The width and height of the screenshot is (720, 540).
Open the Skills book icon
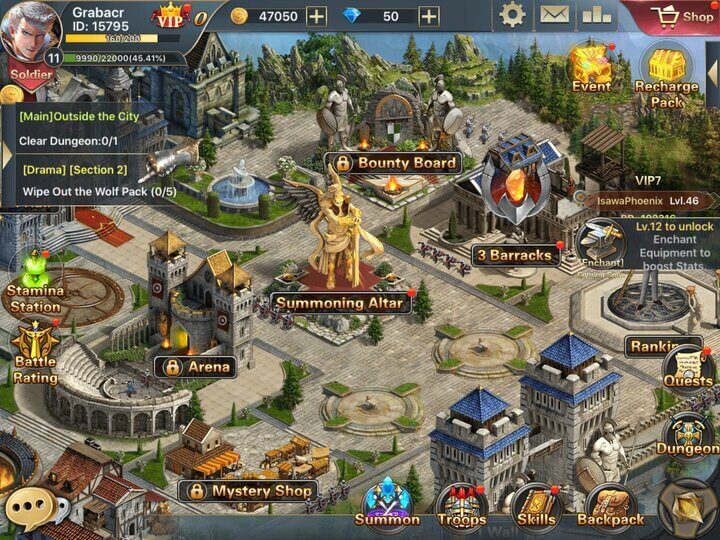(536, 505)
